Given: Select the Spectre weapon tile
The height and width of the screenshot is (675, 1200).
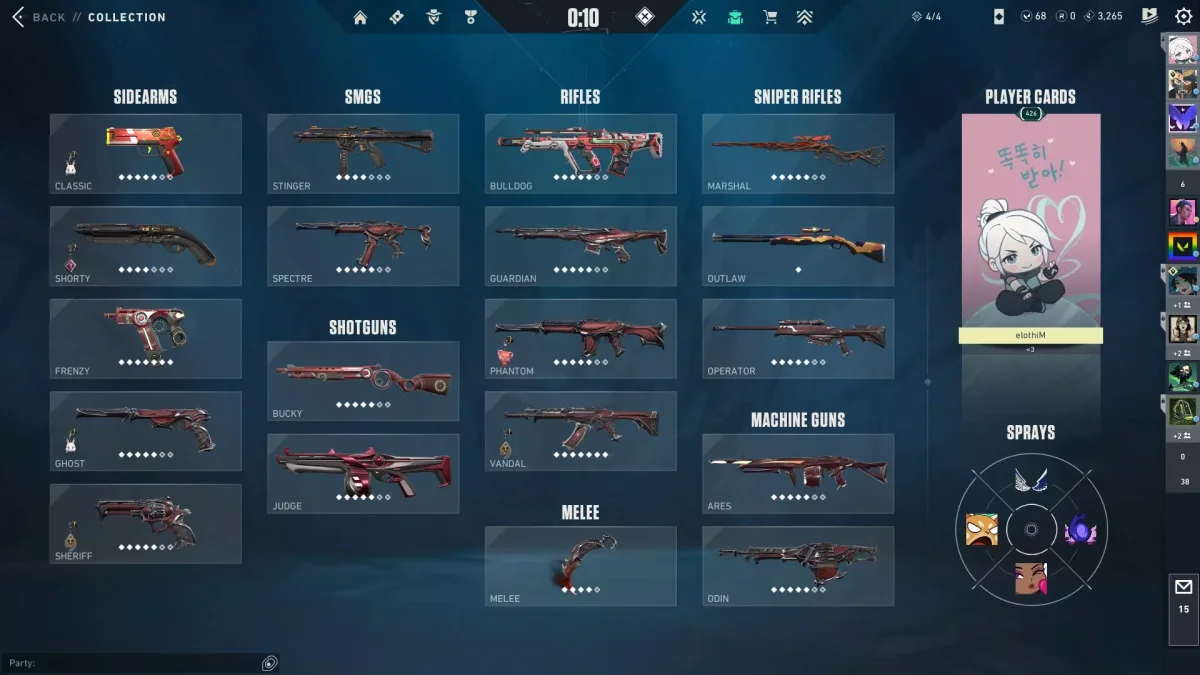Looking at the screenshot, I should tap(363, 246).
